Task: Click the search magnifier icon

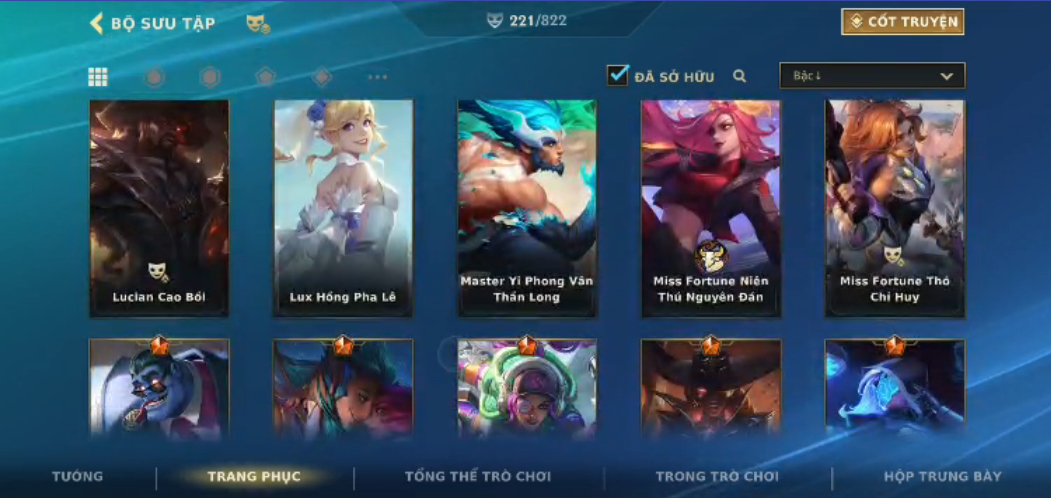Action: 740,76
